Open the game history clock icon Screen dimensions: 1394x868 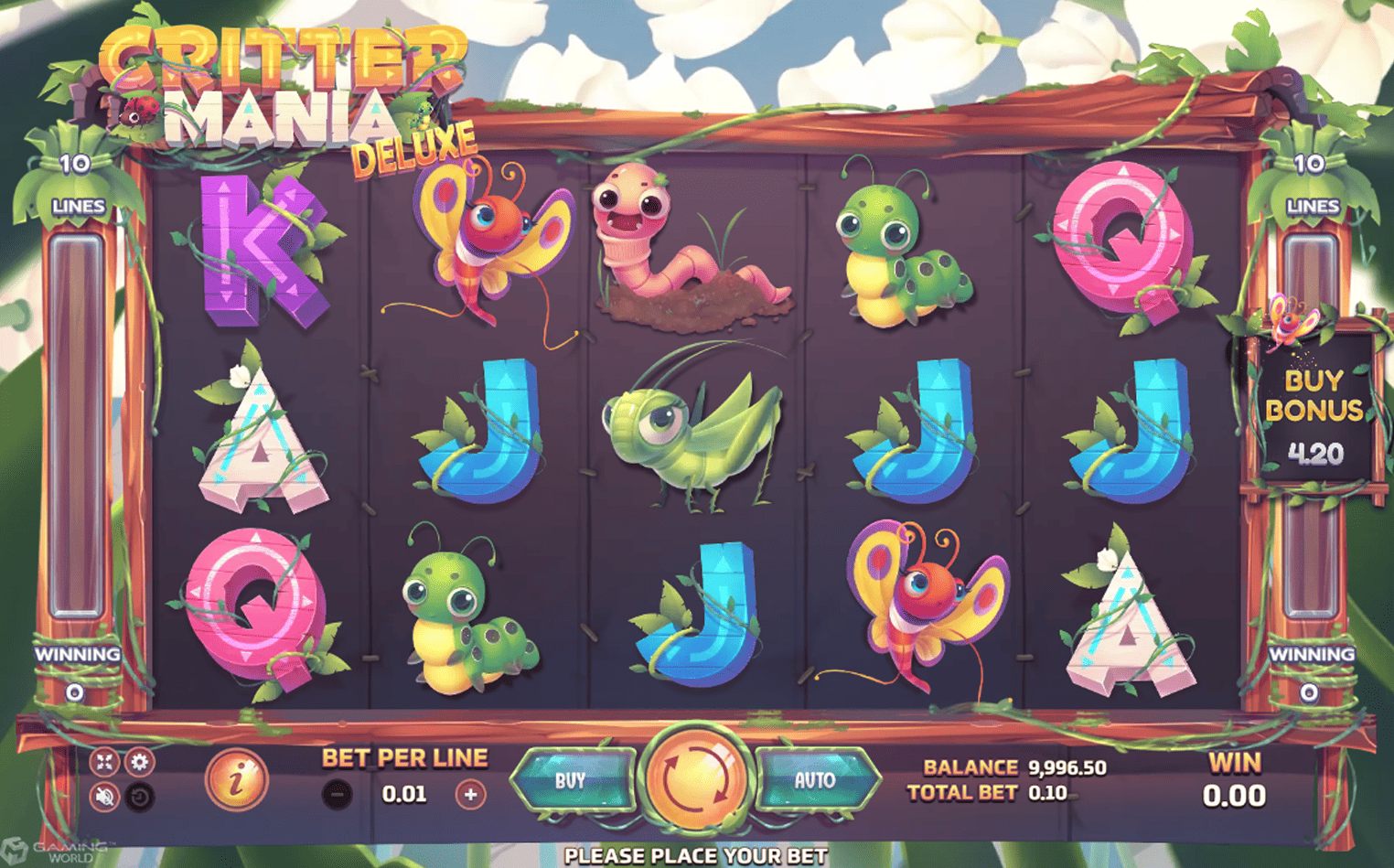pos(140,796)
